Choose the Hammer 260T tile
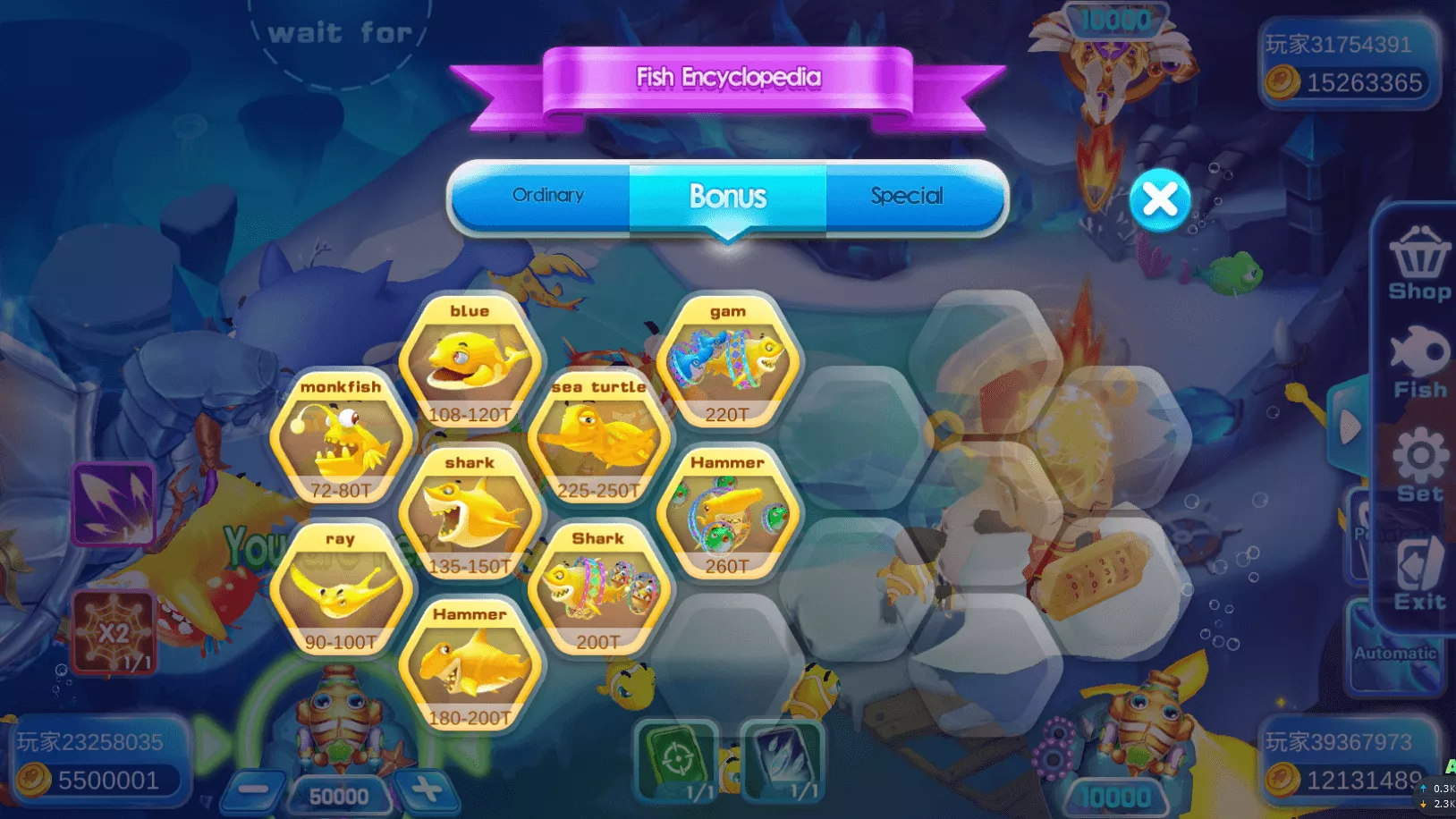This screenshot has height=819, width=1456. (x=727, y=515)
